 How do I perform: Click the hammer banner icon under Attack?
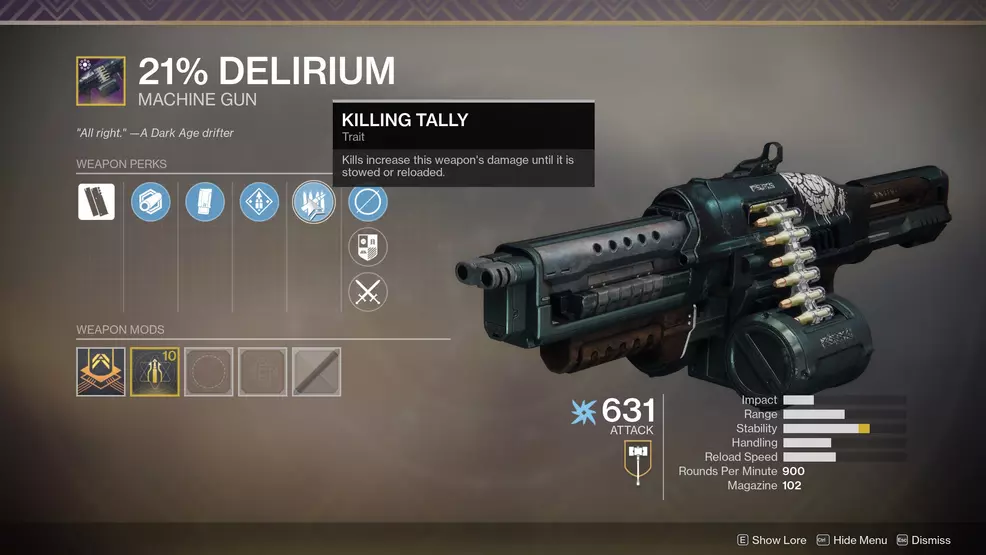coord(637,462)
